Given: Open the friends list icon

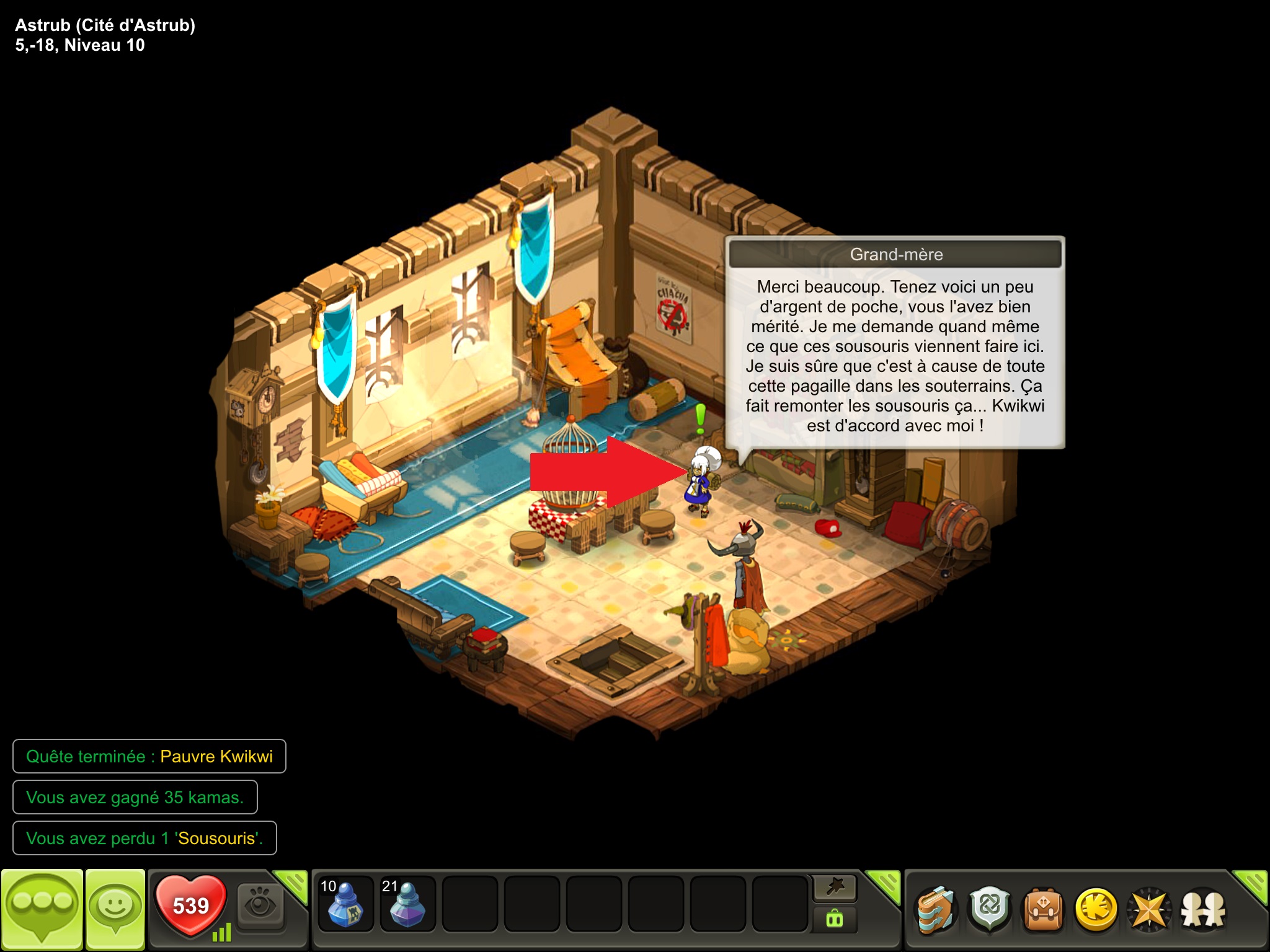Looking at the screenshot, I should pos(1203,910).
